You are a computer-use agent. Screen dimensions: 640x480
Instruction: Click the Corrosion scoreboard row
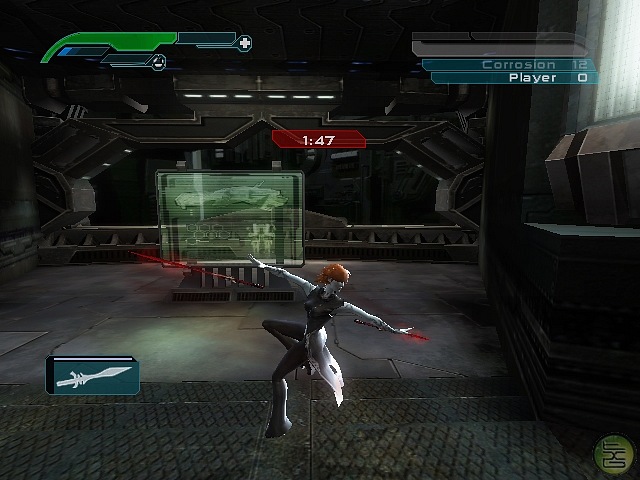point(510,64)
